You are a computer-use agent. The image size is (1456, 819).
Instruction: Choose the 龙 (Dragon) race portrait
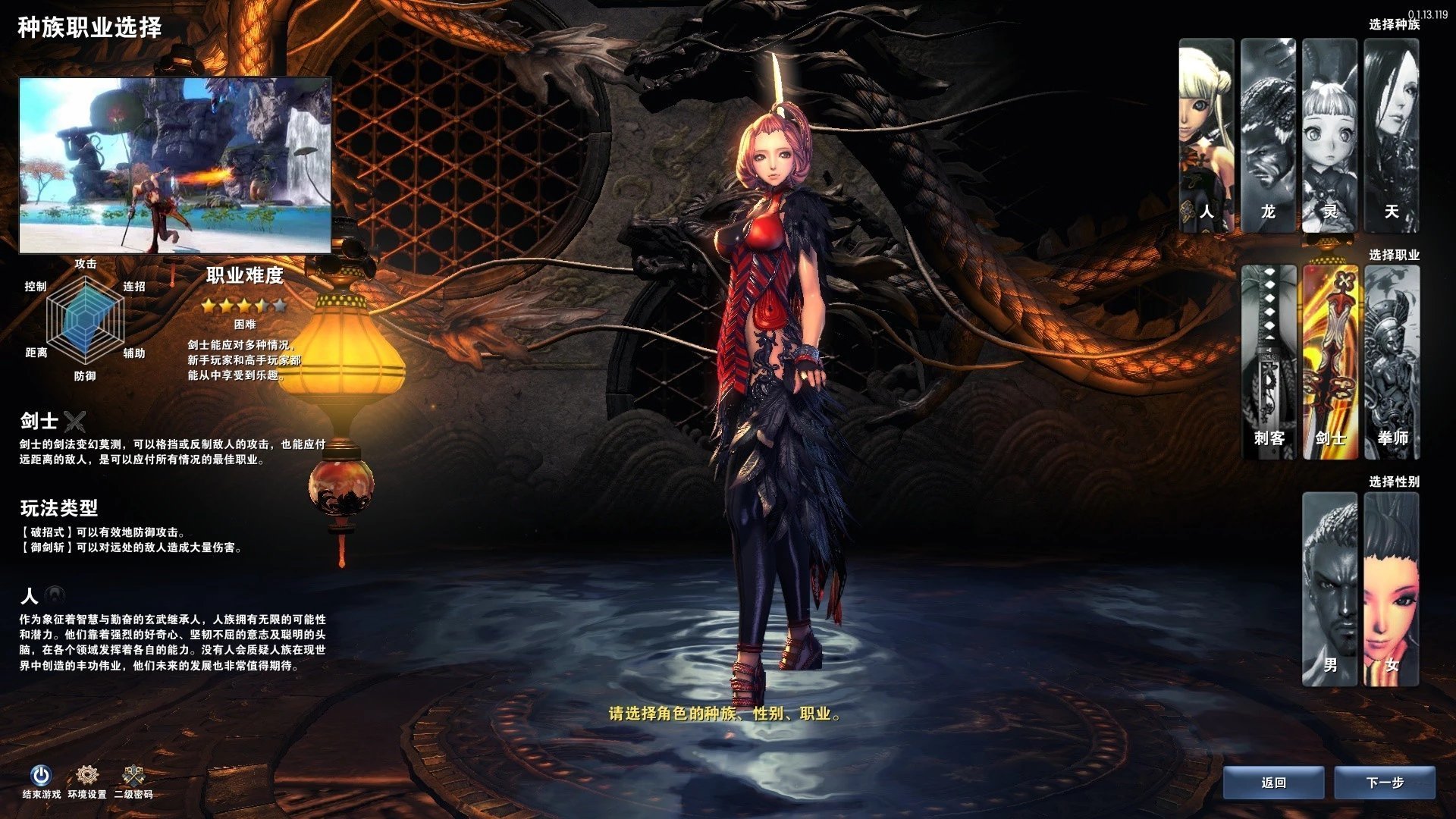click(x=1268, y=135)
